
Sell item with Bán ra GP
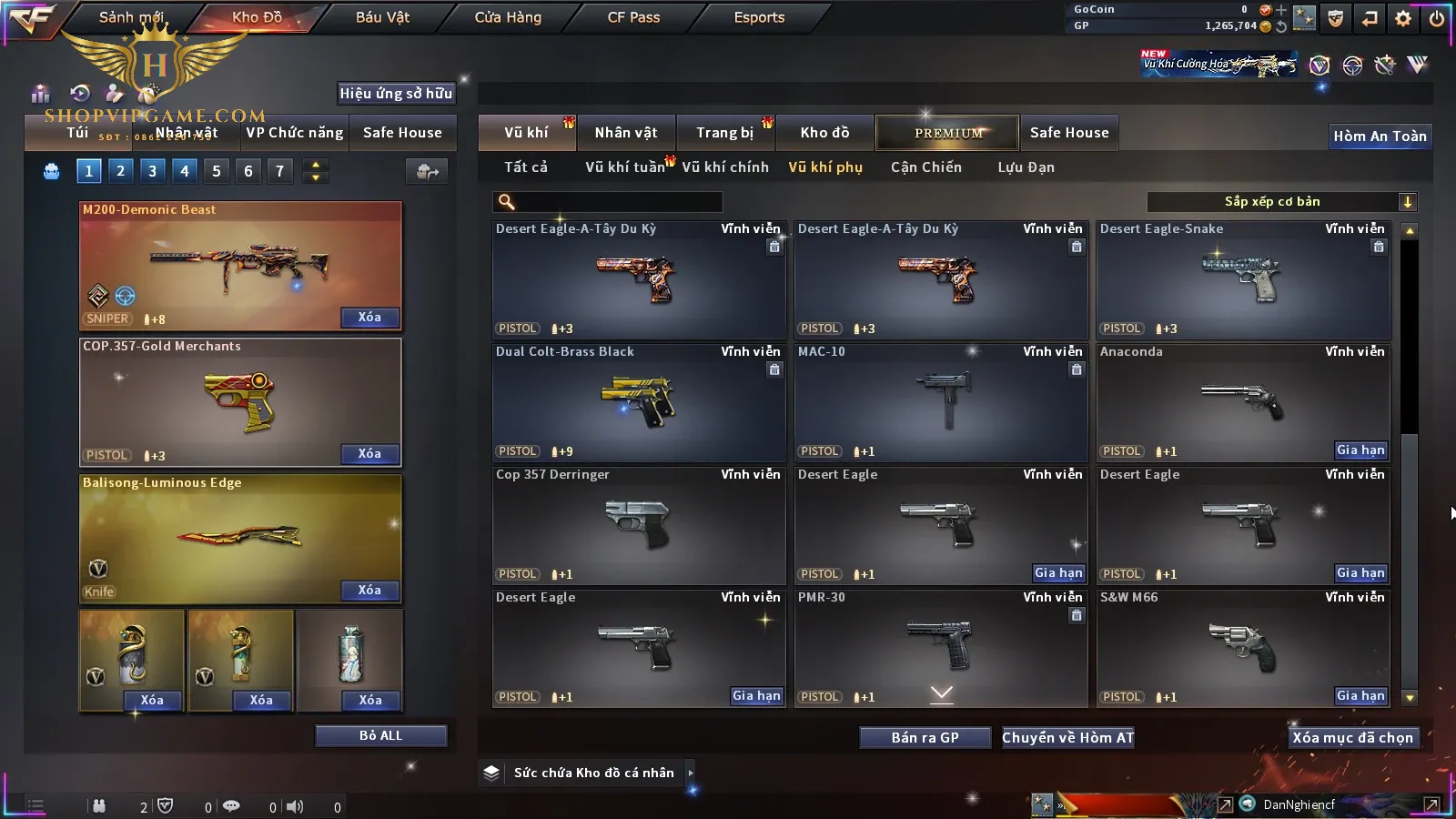click(925, 738)
